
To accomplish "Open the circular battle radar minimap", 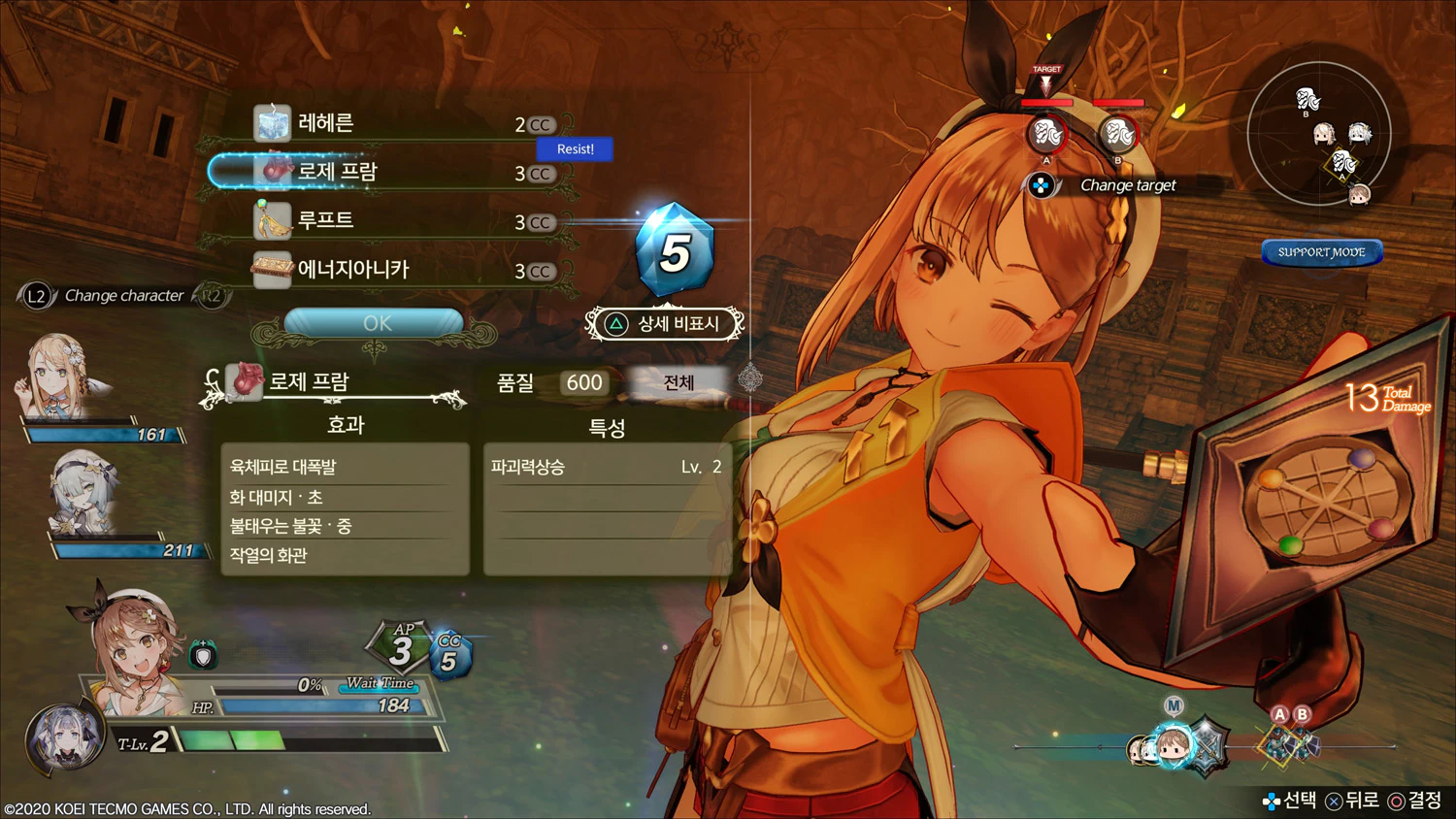I will [x=1319, y=134].
